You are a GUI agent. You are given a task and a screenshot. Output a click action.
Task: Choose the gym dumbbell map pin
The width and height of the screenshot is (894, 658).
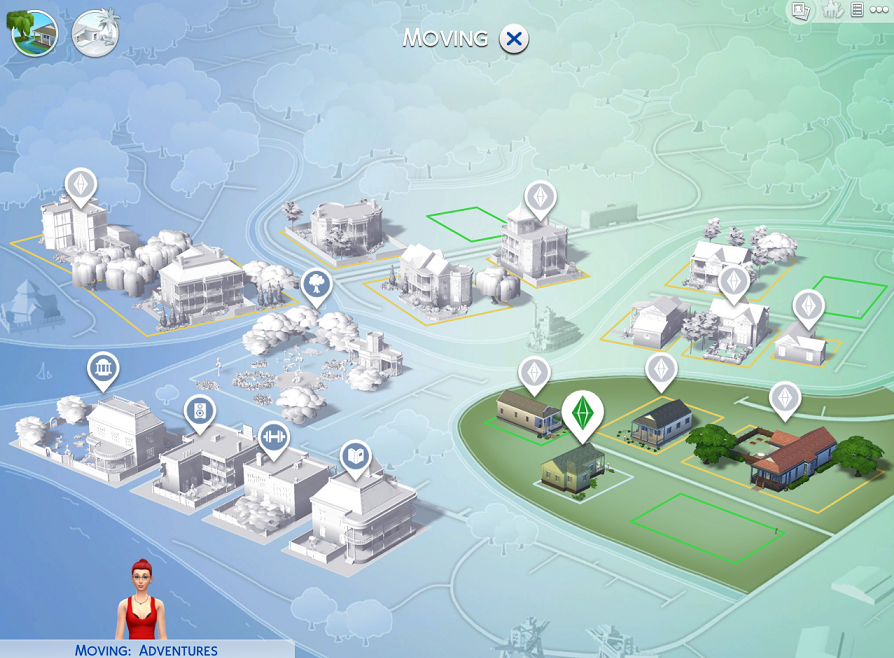(273, 437)
